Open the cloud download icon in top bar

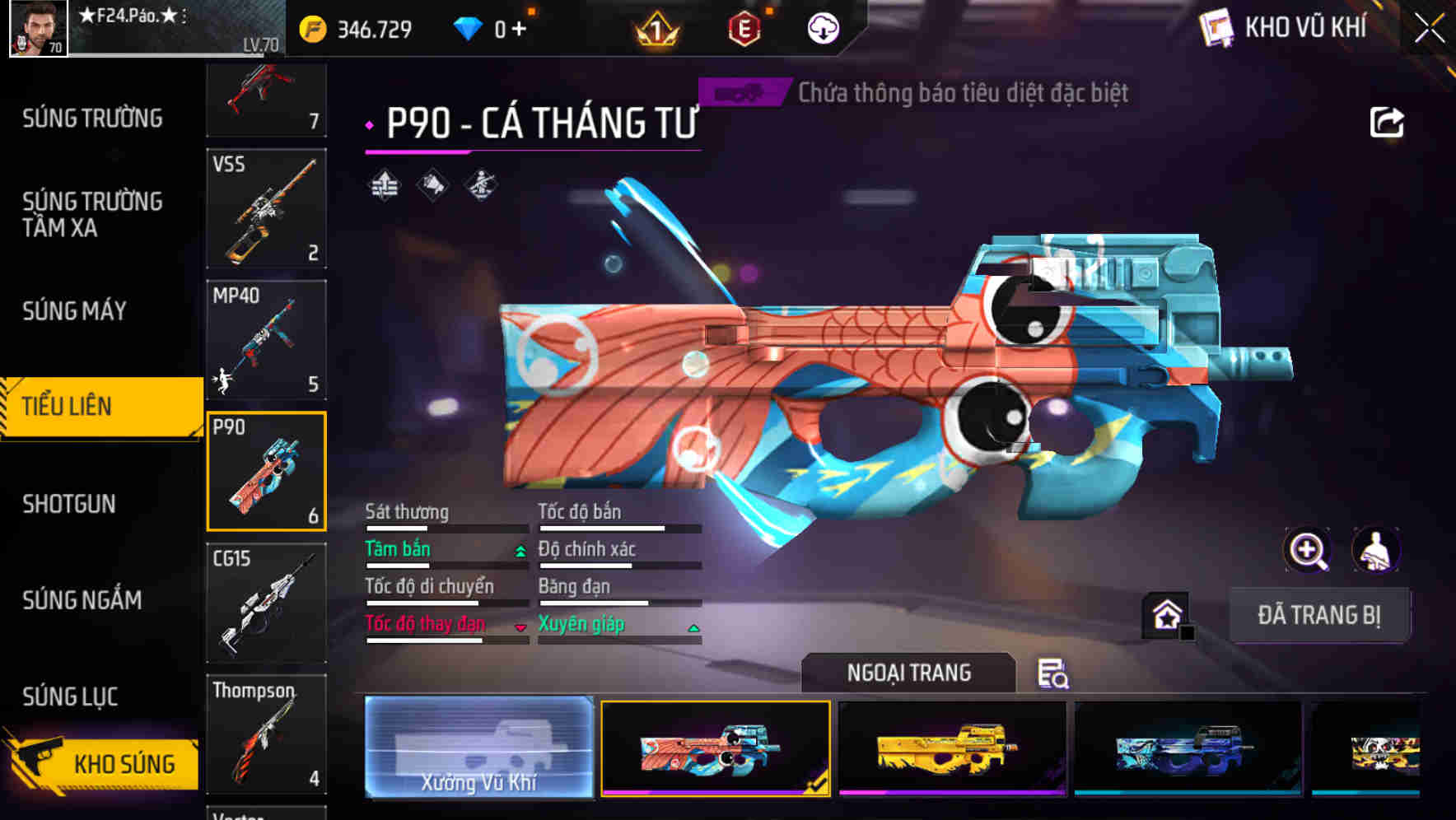822,27
